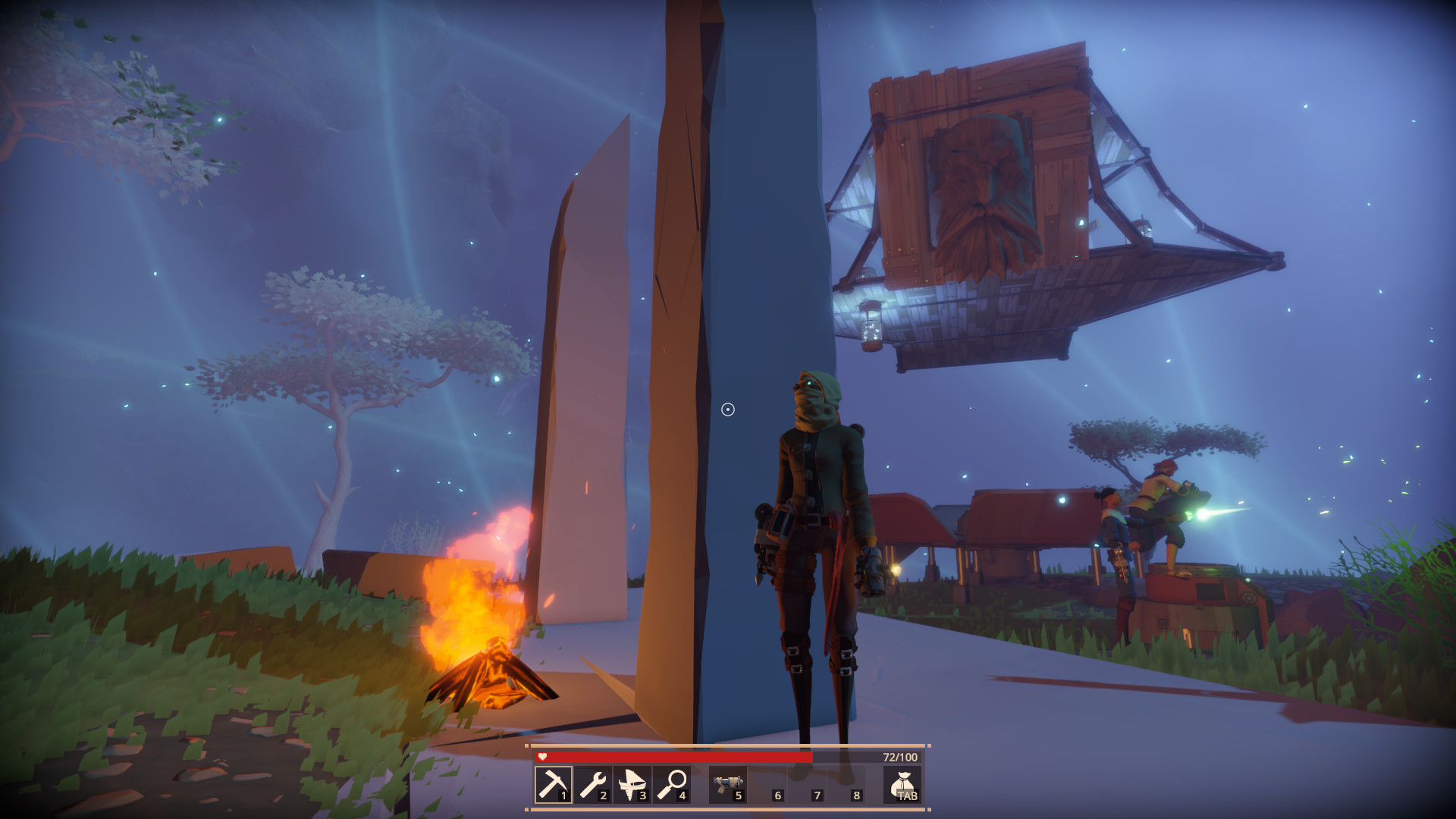Equip the magnifying glass scanner tool
The width and height of the screenshot is (1456, 819).
(672, 784)
